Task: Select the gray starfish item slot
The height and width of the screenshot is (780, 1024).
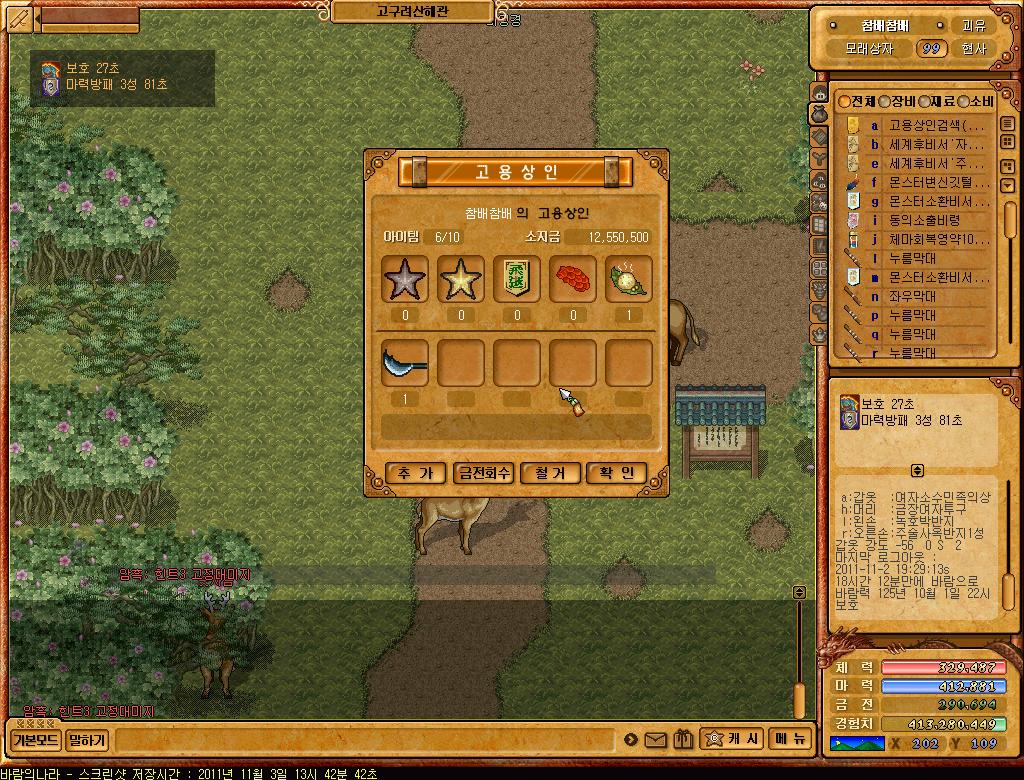Action: (405, 279)
